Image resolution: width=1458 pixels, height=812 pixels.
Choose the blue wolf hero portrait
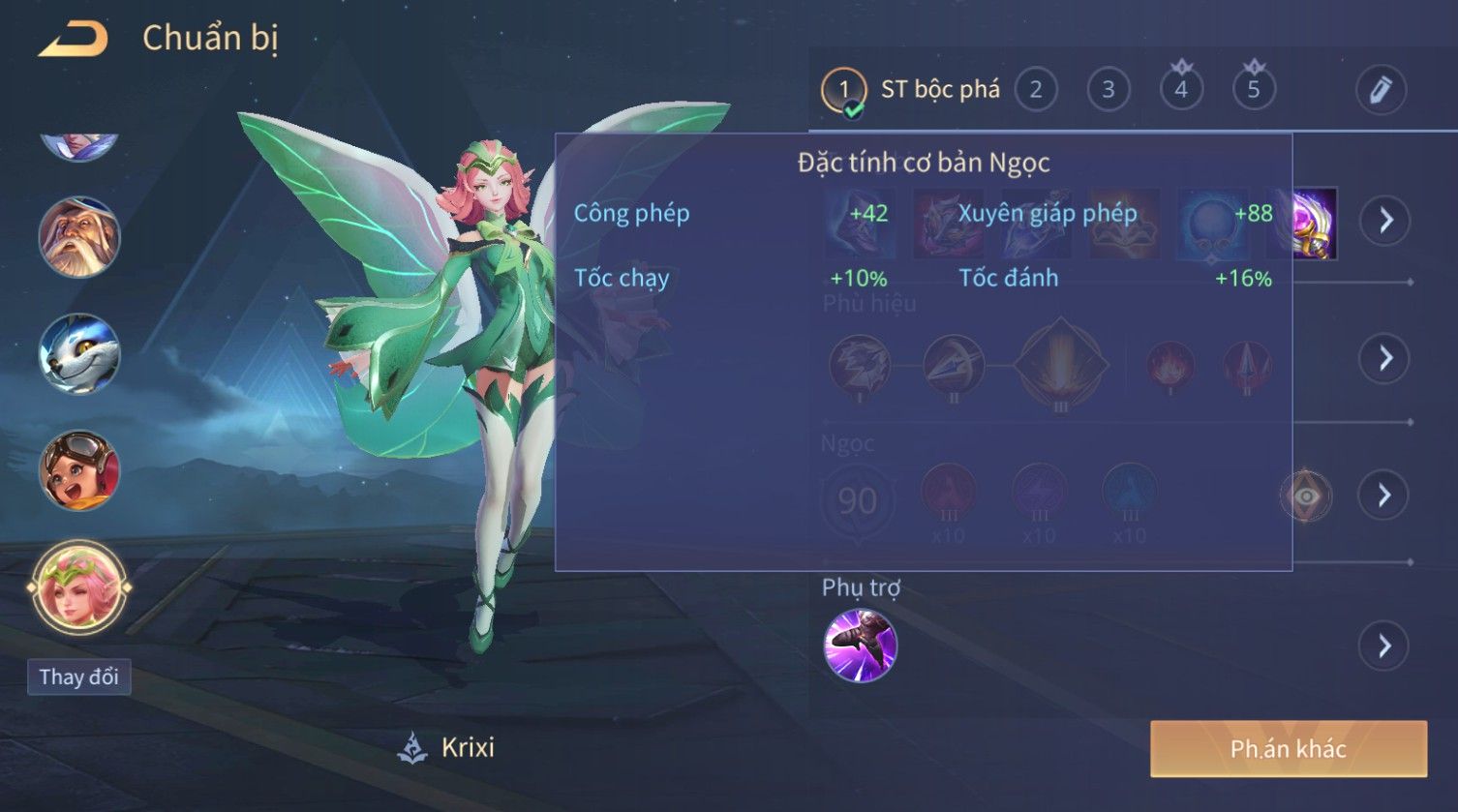point(79,354)
